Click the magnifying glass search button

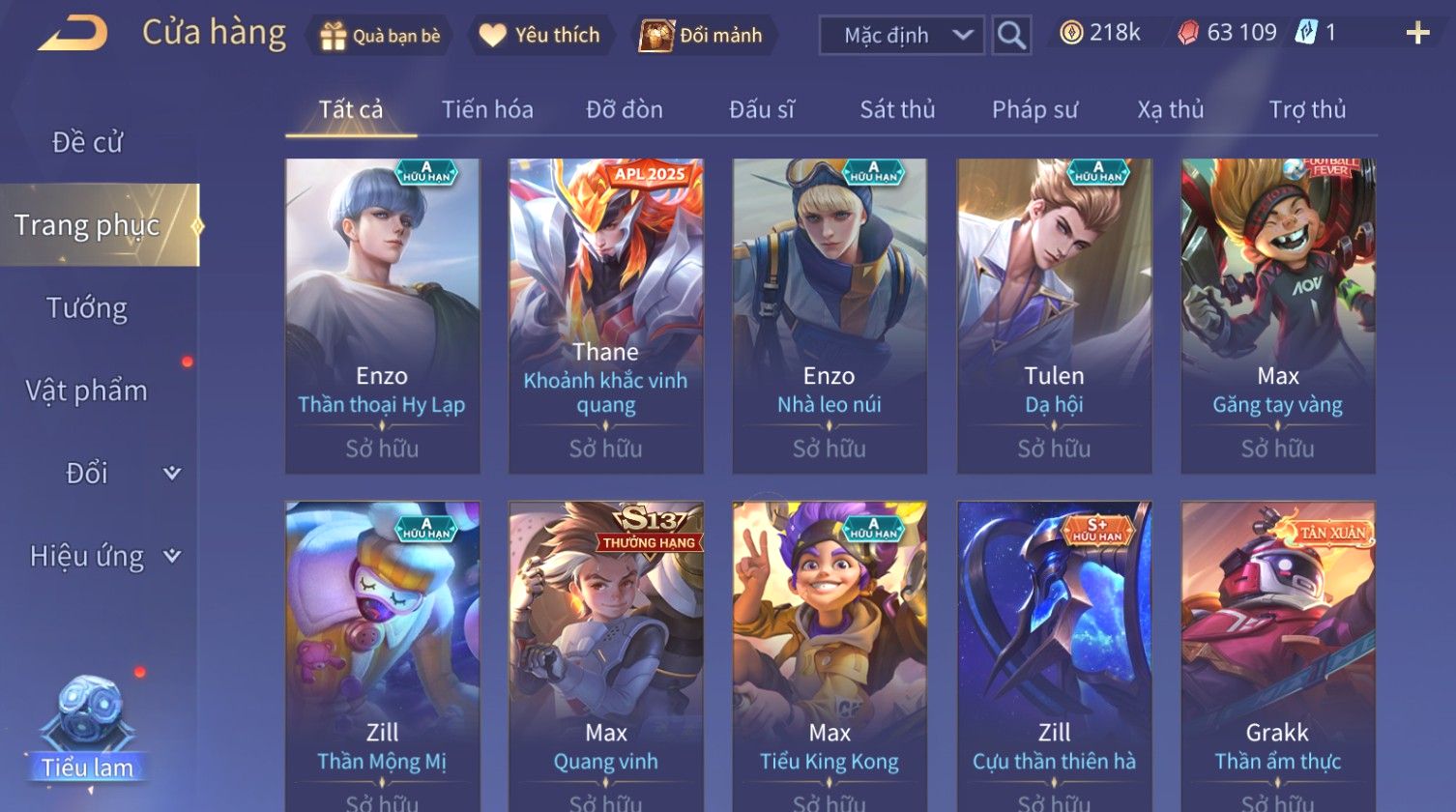1011,36
